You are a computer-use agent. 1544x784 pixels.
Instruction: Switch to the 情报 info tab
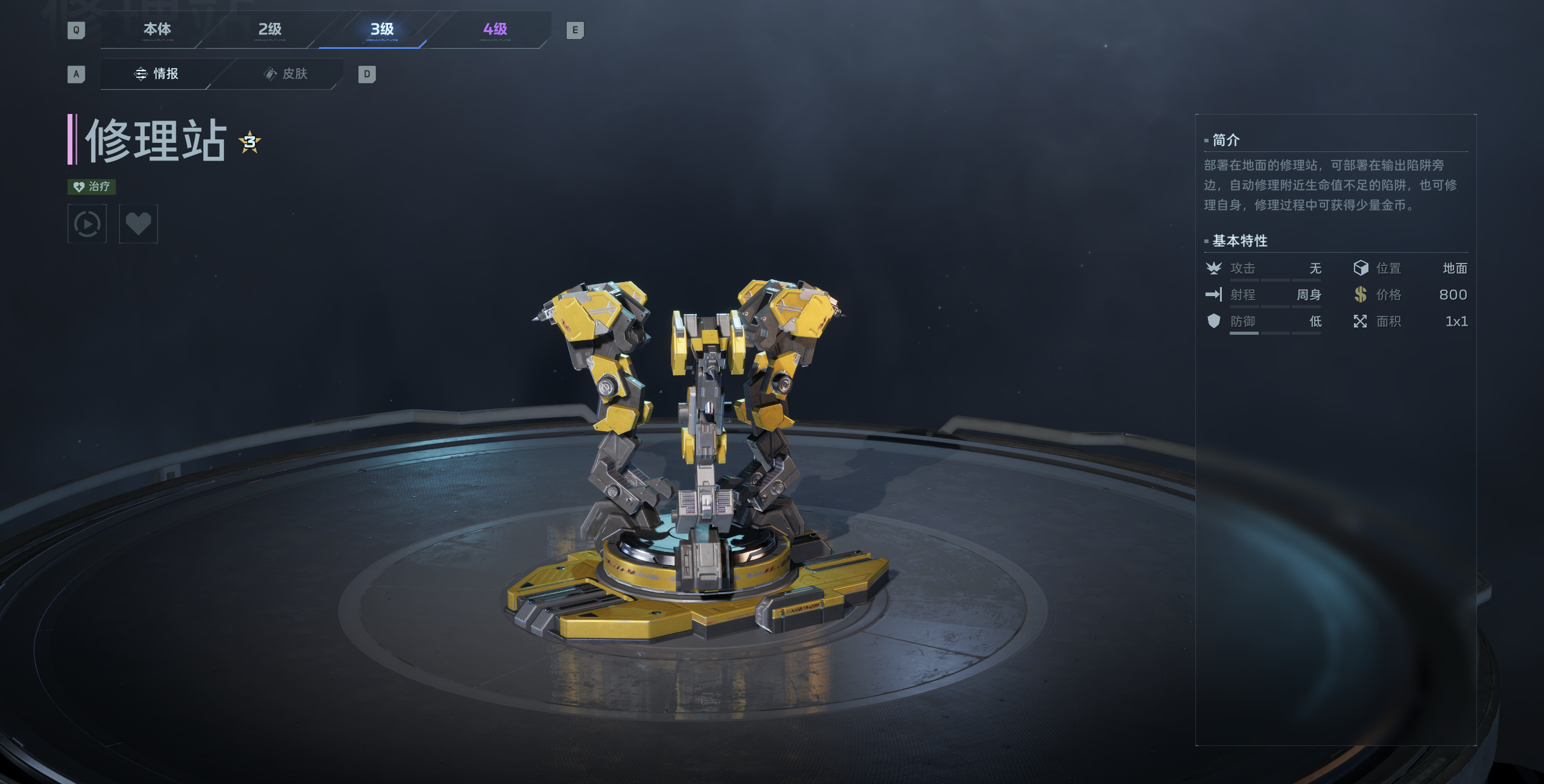(156, 74)
